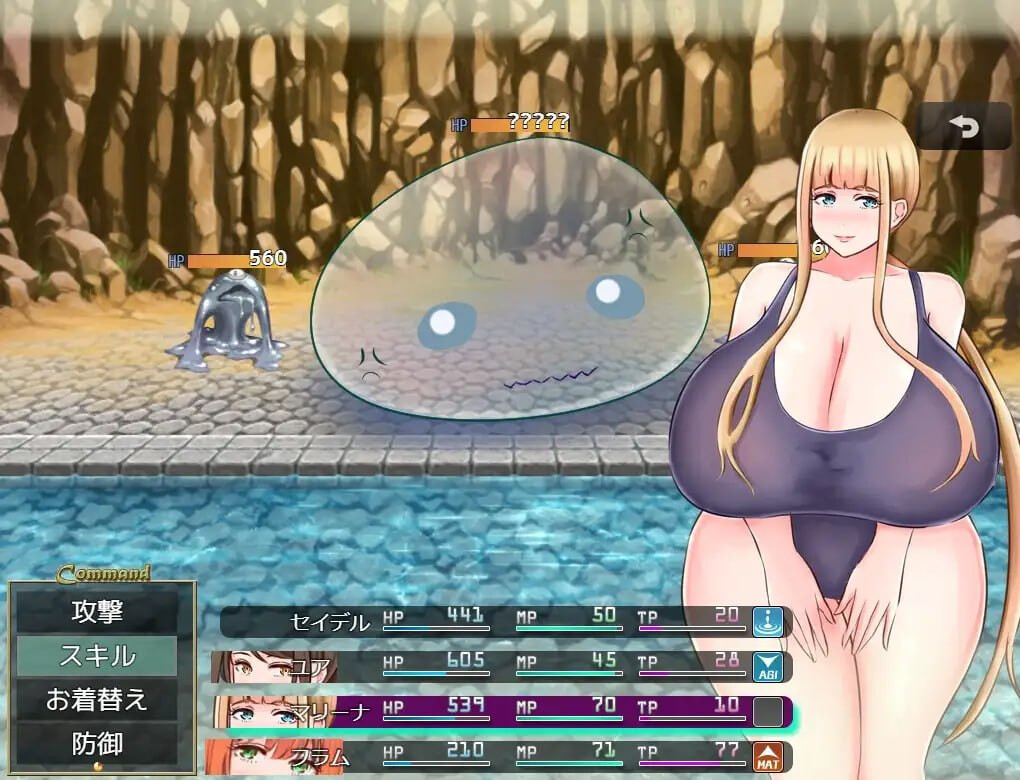
Task: Select the 防御 defend command
Action: pyautogui.click(x=97, y=744)
